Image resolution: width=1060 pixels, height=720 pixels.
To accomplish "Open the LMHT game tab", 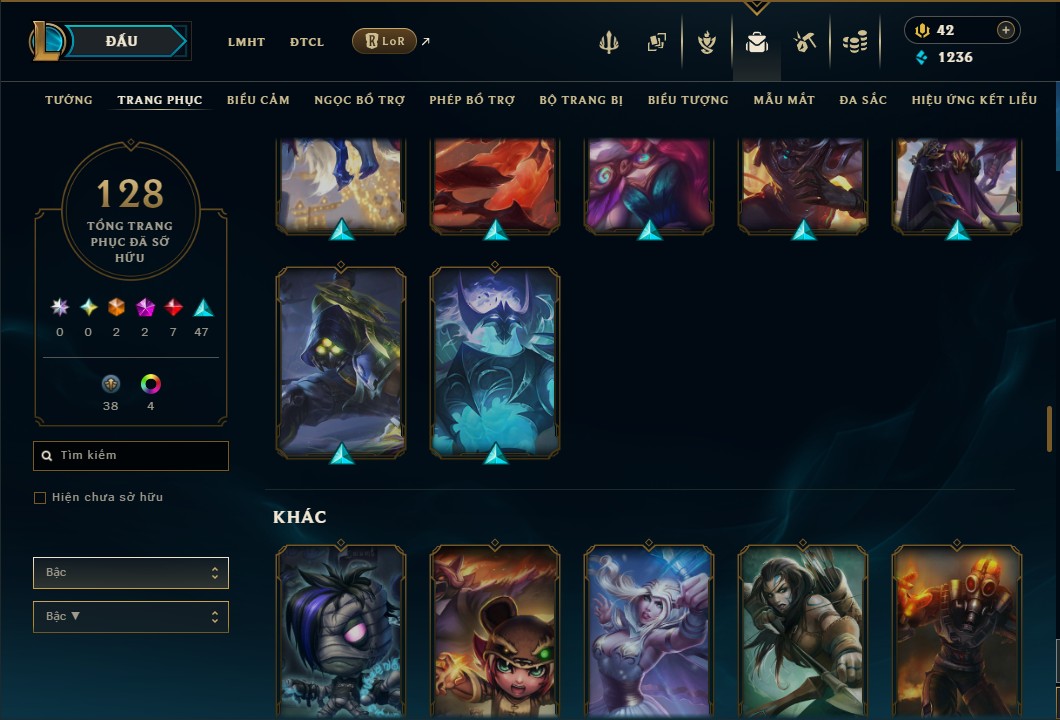I will click(x=246, y=42).
